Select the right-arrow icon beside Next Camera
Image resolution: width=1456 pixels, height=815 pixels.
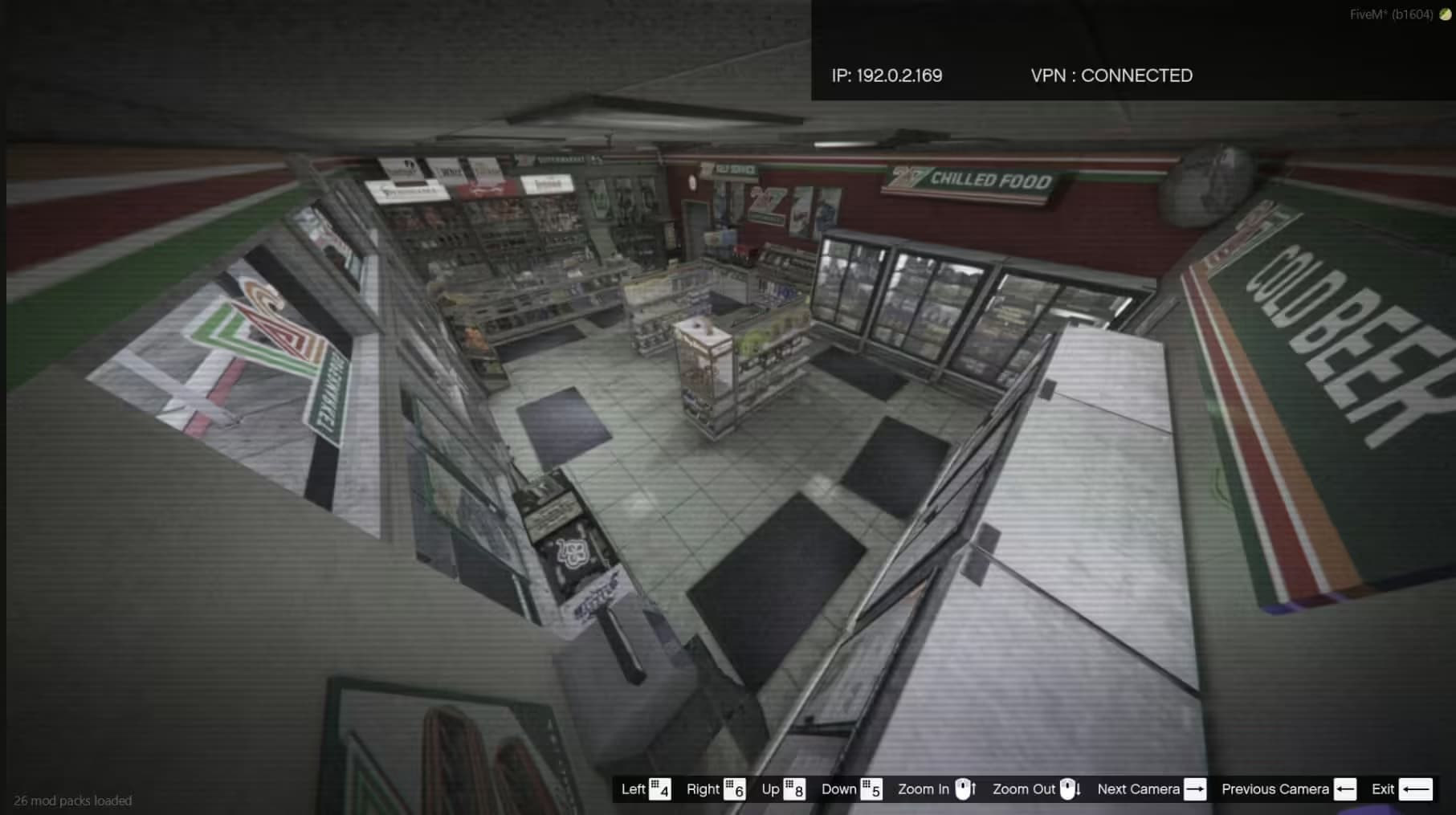tap(1194, 789)
